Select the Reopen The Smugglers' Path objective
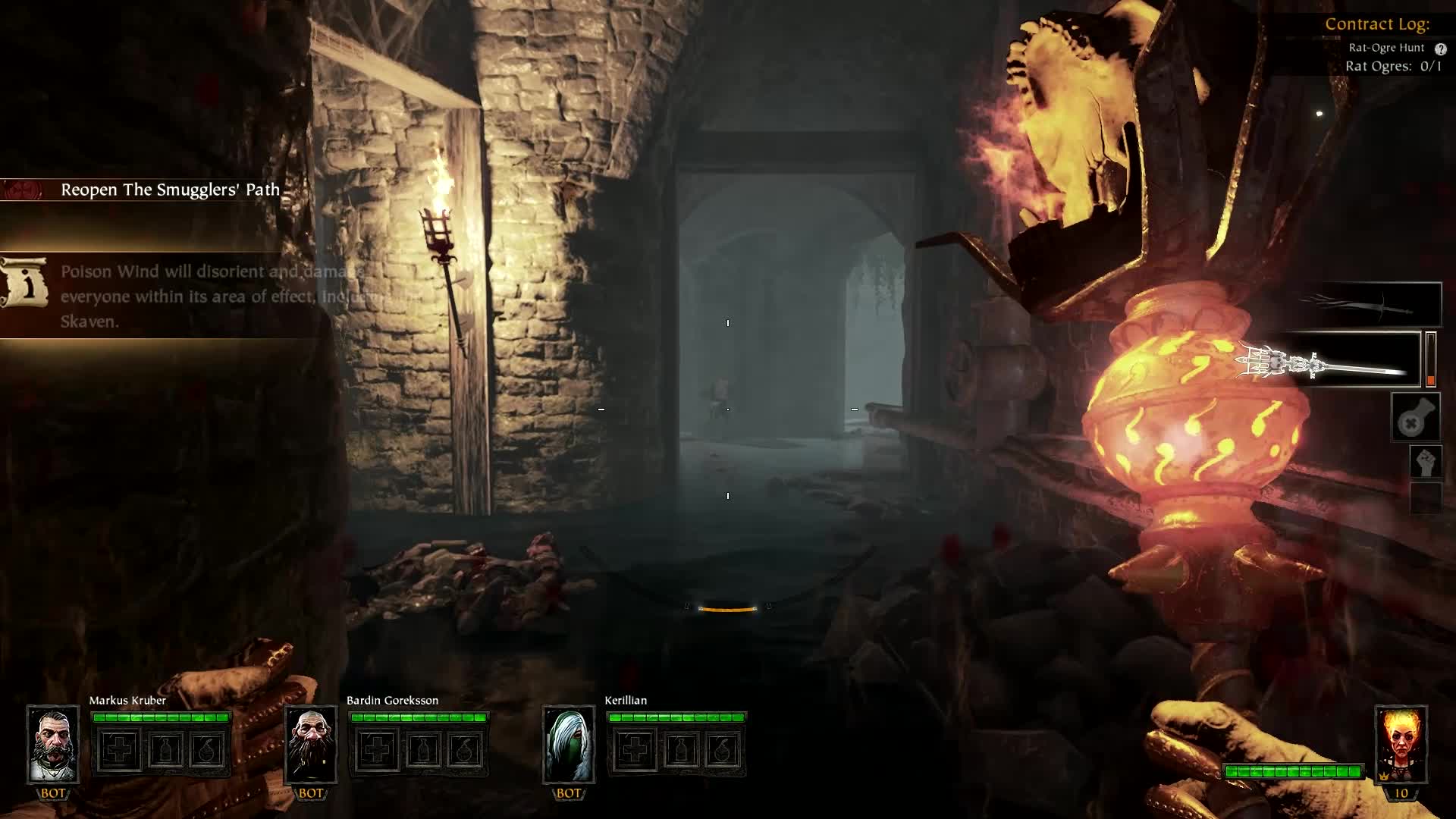Viewport: 1456px width, 819px height. [x=170, y=190]
